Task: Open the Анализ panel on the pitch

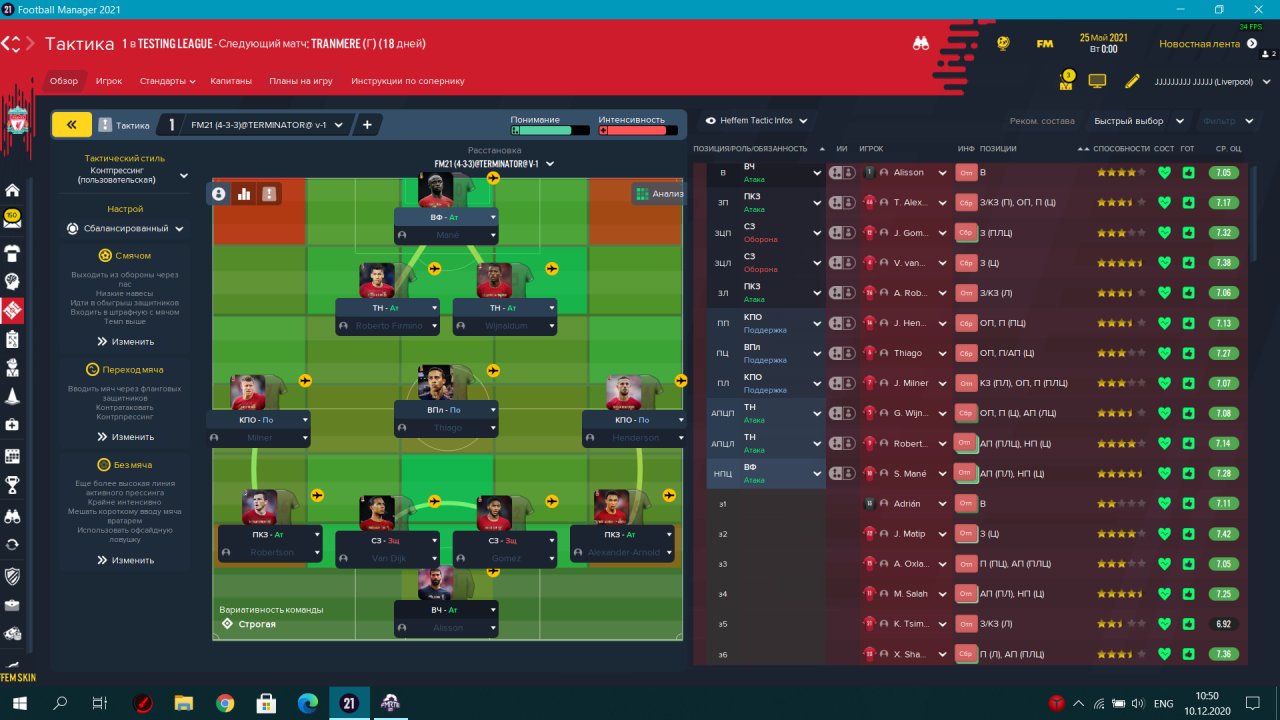Action: coord(659,194)
